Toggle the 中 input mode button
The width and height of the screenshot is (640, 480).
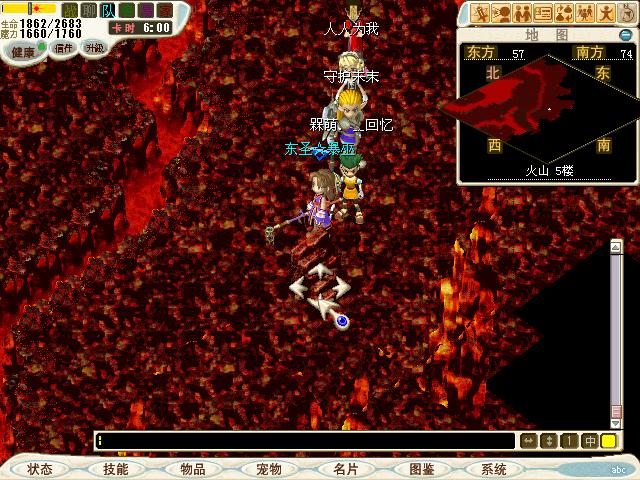point(590,441)
